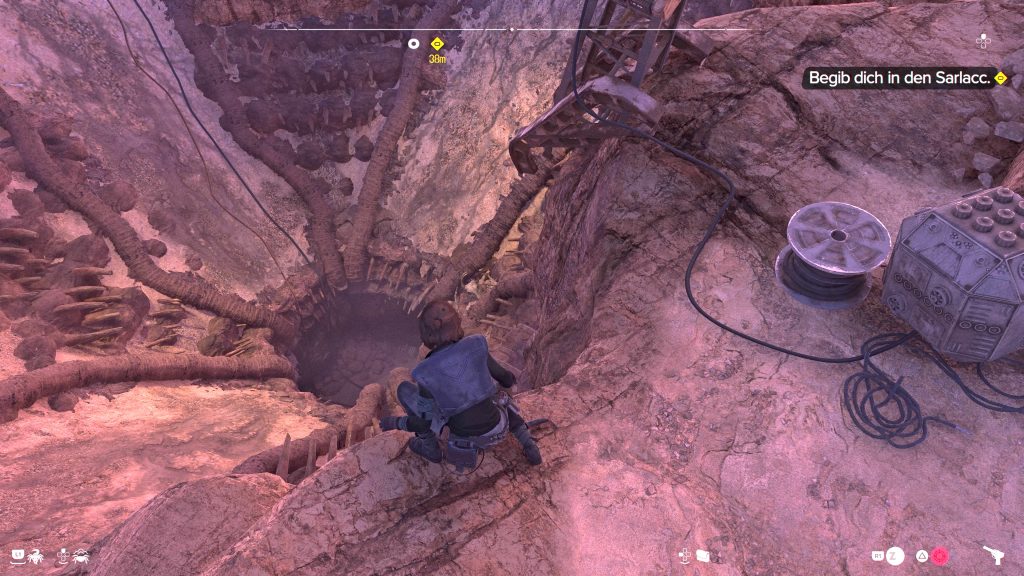Click the yellow objective marker on the compass
This screenshot has width=1024, height=576.
coord(437,43)
